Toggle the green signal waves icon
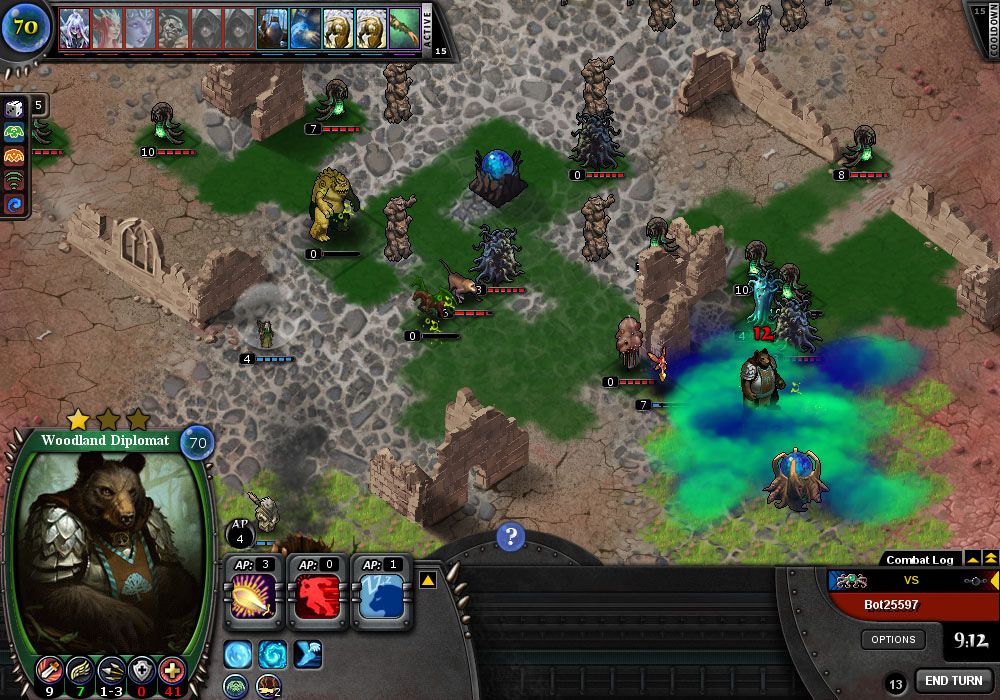The image size is (1000, 700). click(x=15, y=180)
